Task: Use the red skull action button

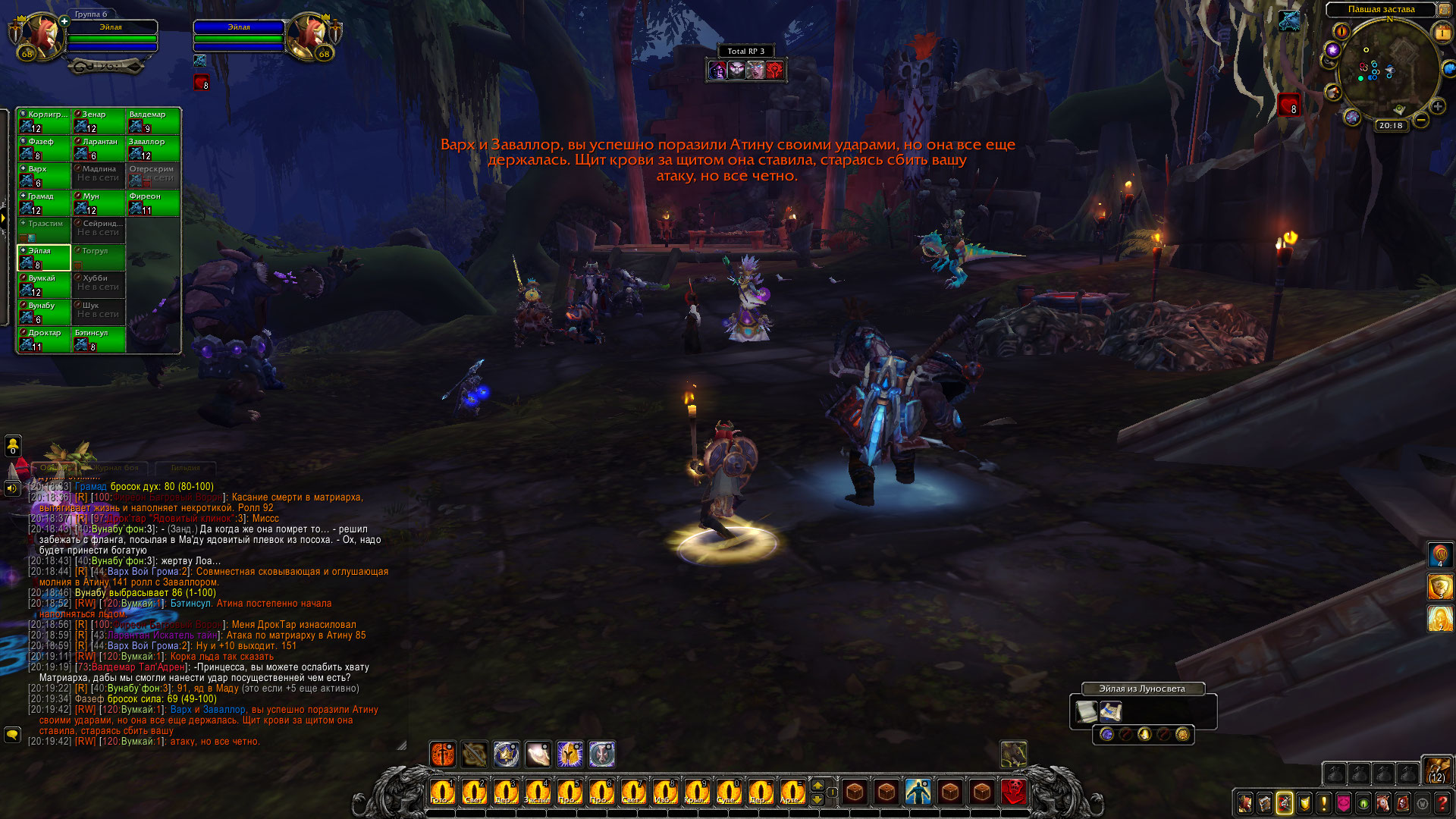Action: pyautogui.click(x=1014, y=792)
